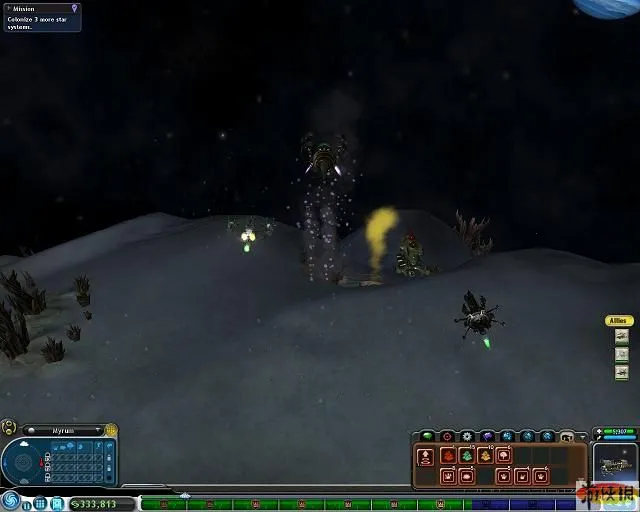
Task: Click the spaceship portrait panel
Action: click(x=615, y=462)
